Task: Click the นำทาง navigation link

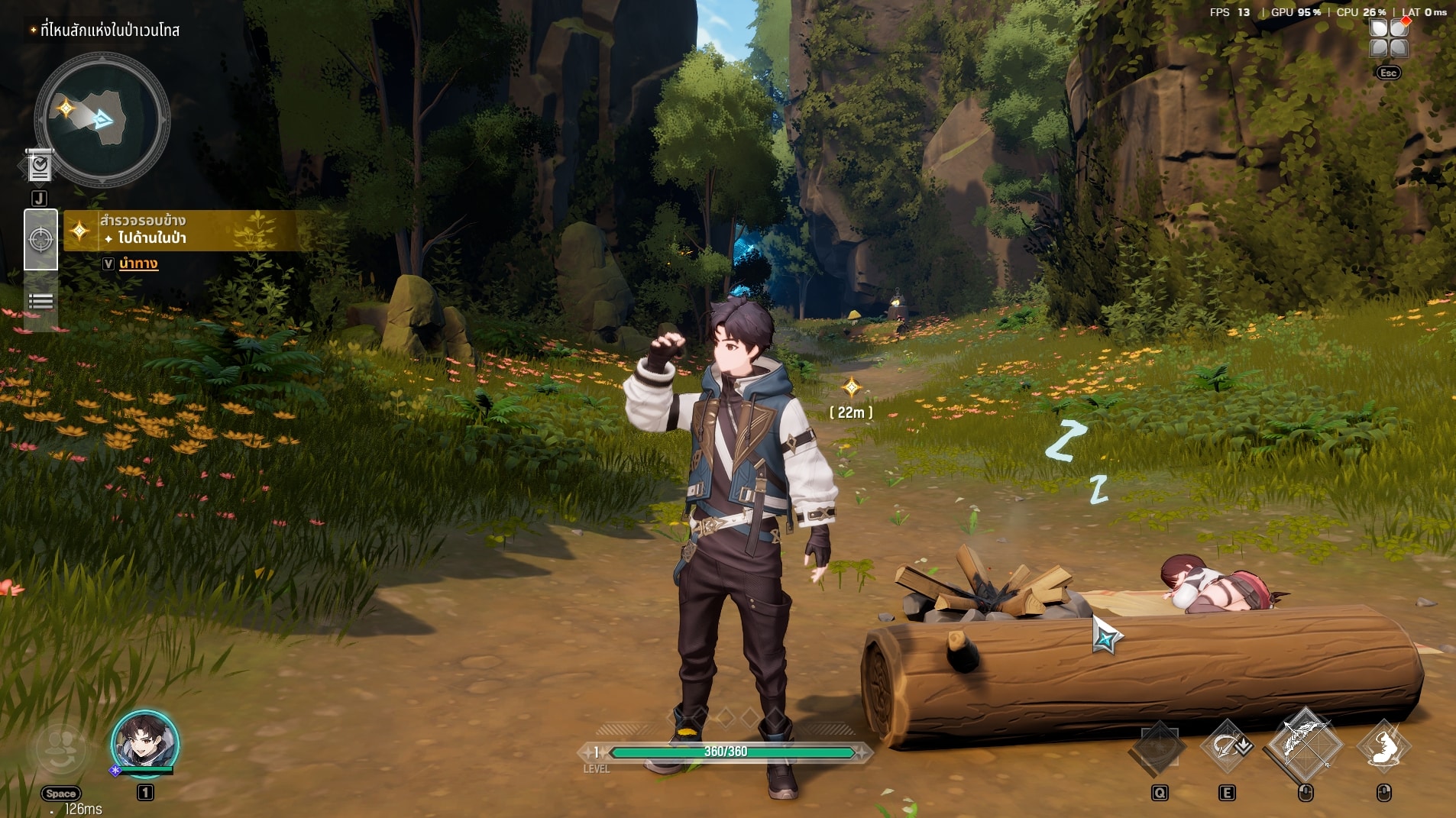Action: [x=138, y=264]
